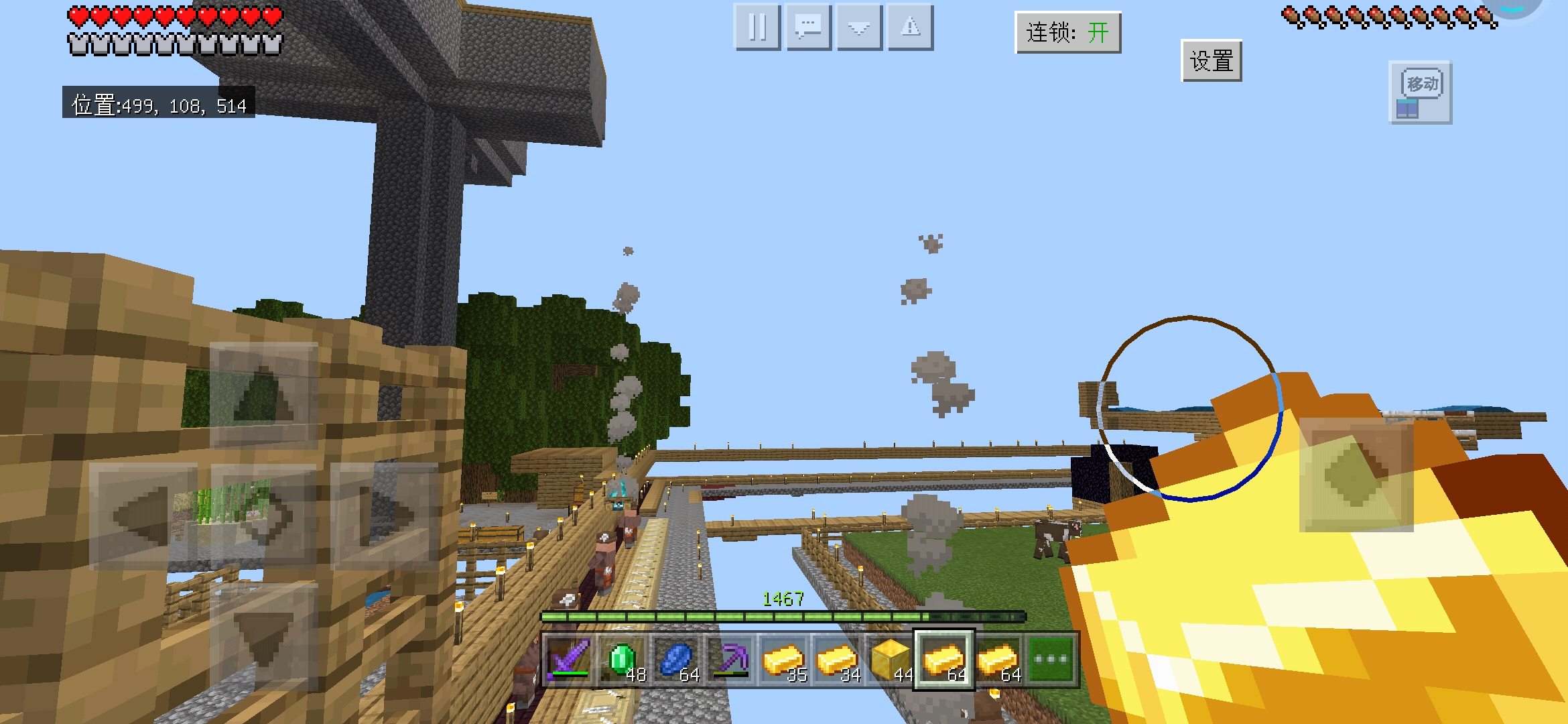Open the chat speech-bubble button
Viewport: 1568px width, 724px height.
[808, 27]
